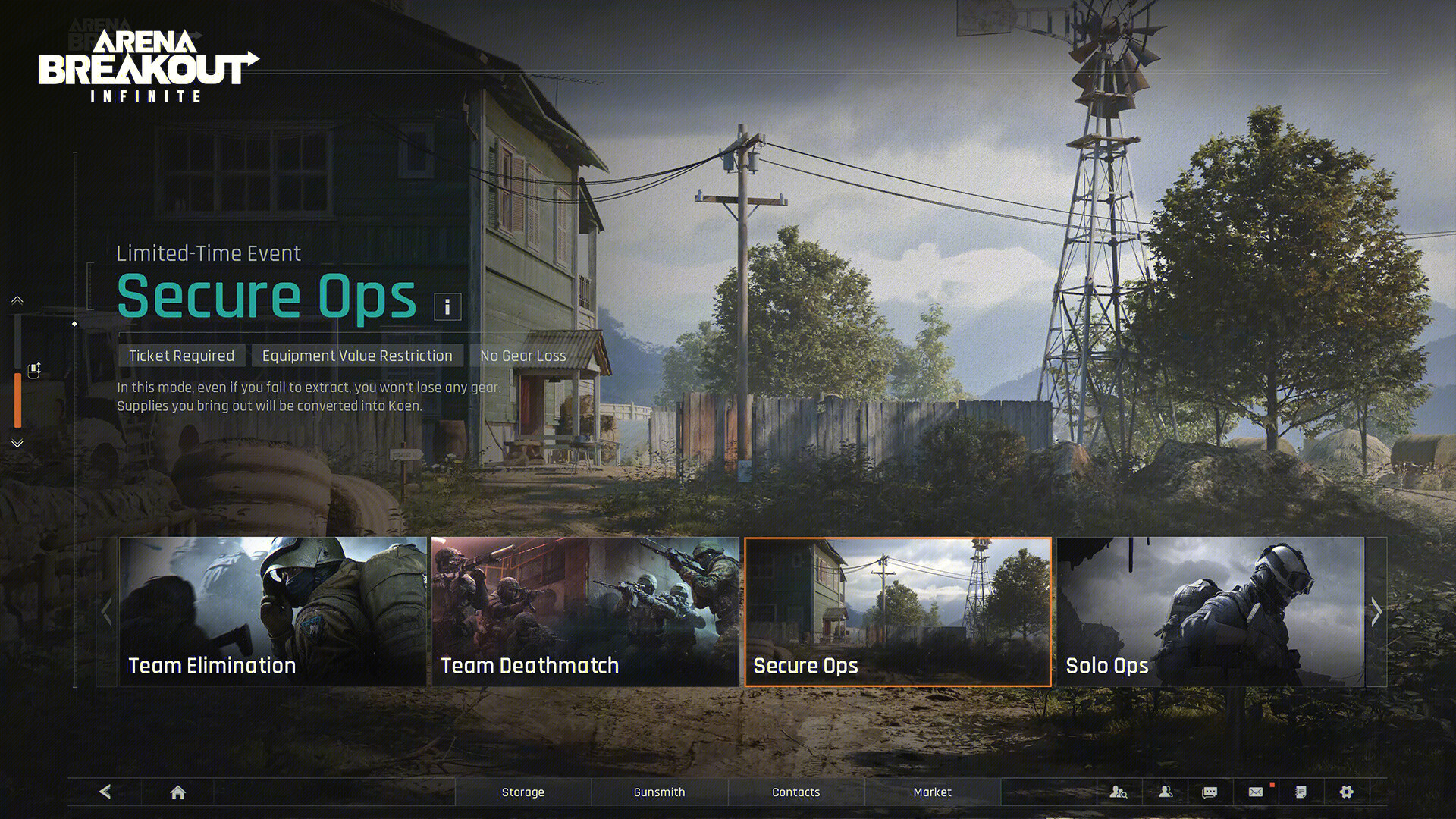
Task: Go to the Market tab
Action: 932,792
